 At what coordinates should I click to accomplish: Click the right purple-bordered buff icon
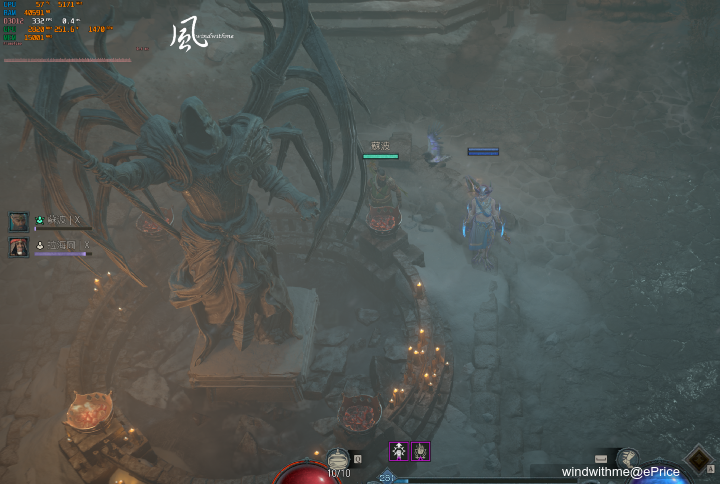[421, 451]
